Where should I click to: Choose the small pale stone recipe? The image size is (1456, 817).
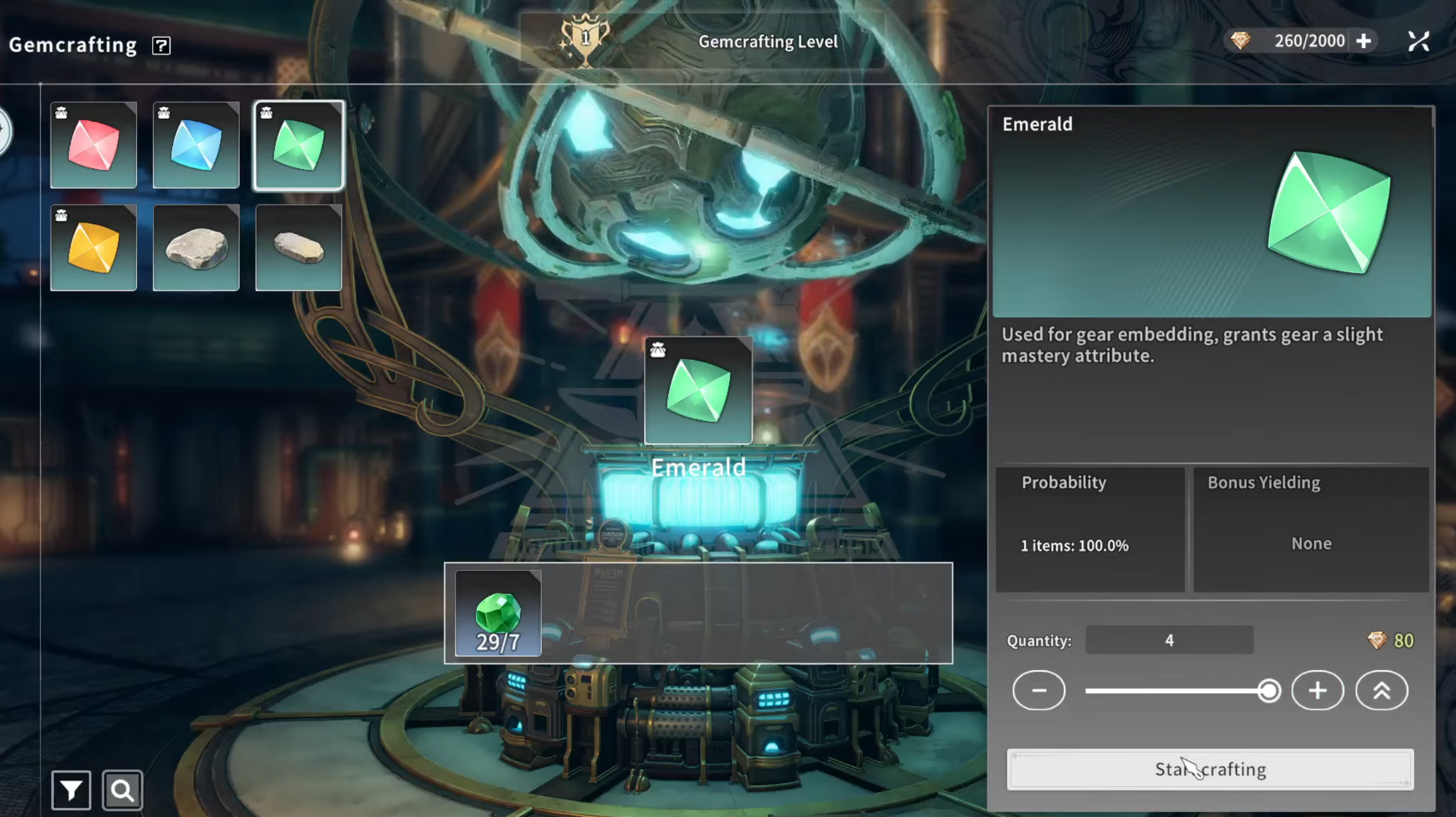point(299,248)
